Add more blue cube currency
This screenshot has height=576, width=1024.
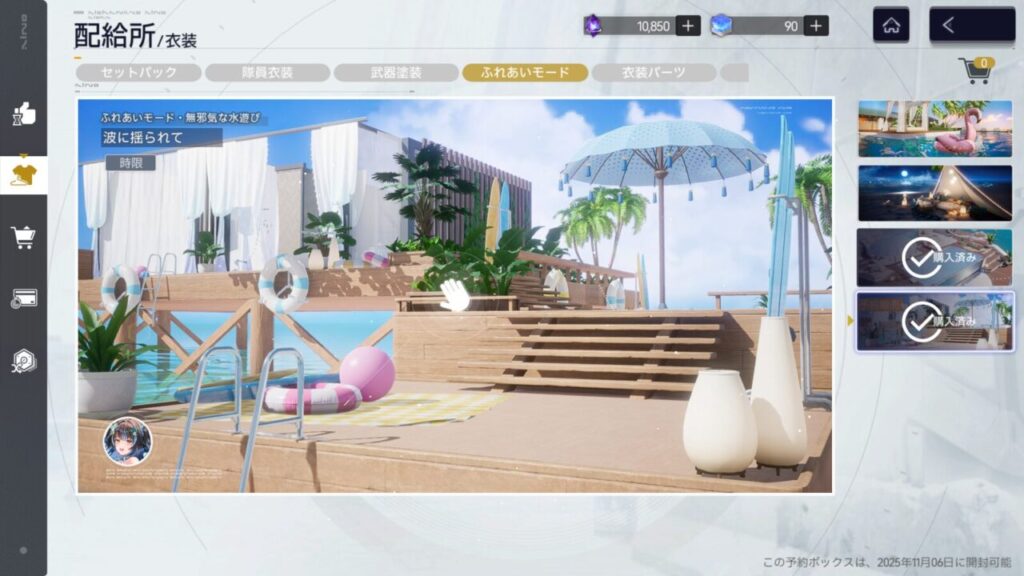point(816,26)
